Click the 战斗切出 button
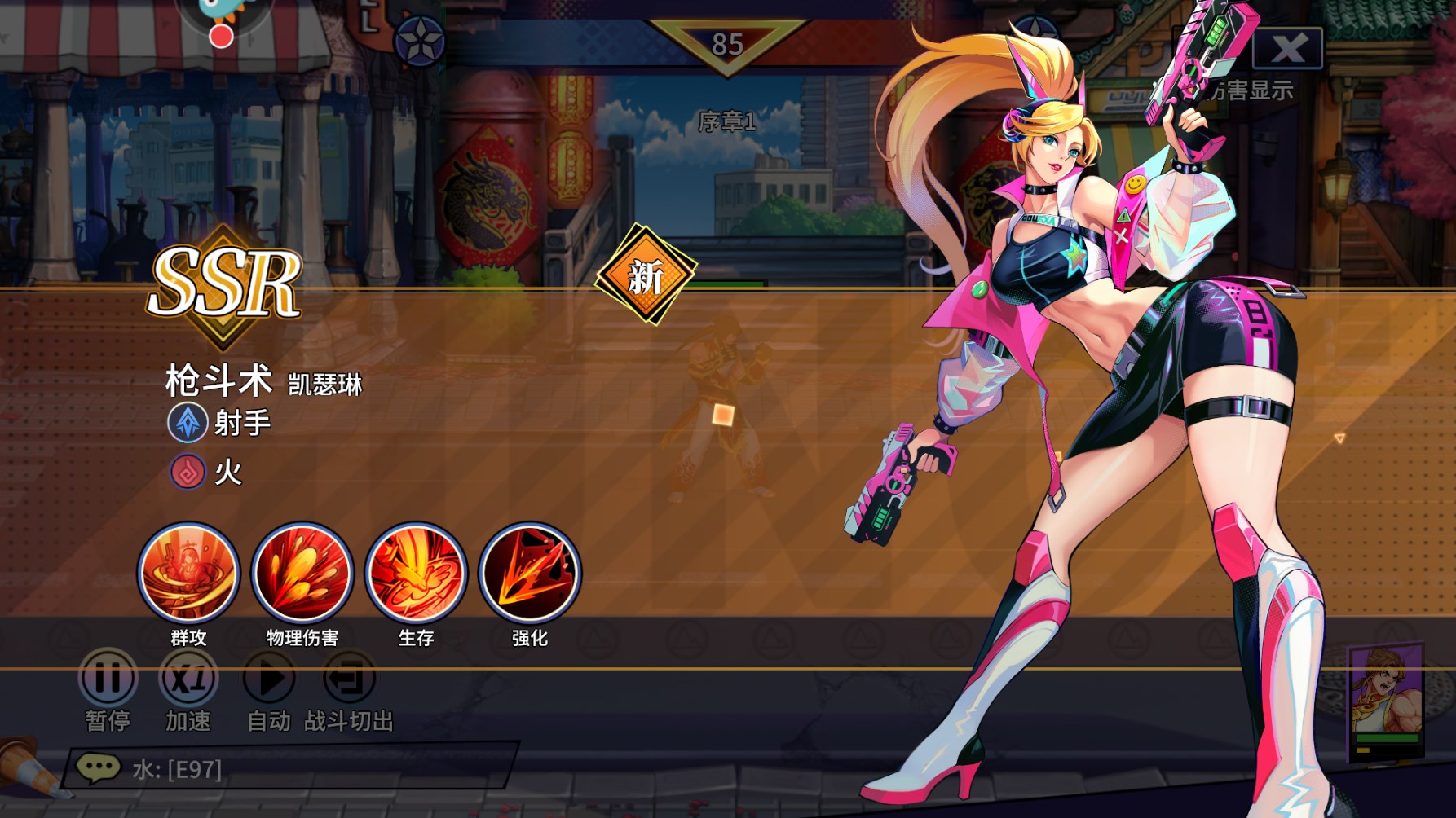Image resolution: width=1456 pixels, height=818 pixels. pos(349,678)
